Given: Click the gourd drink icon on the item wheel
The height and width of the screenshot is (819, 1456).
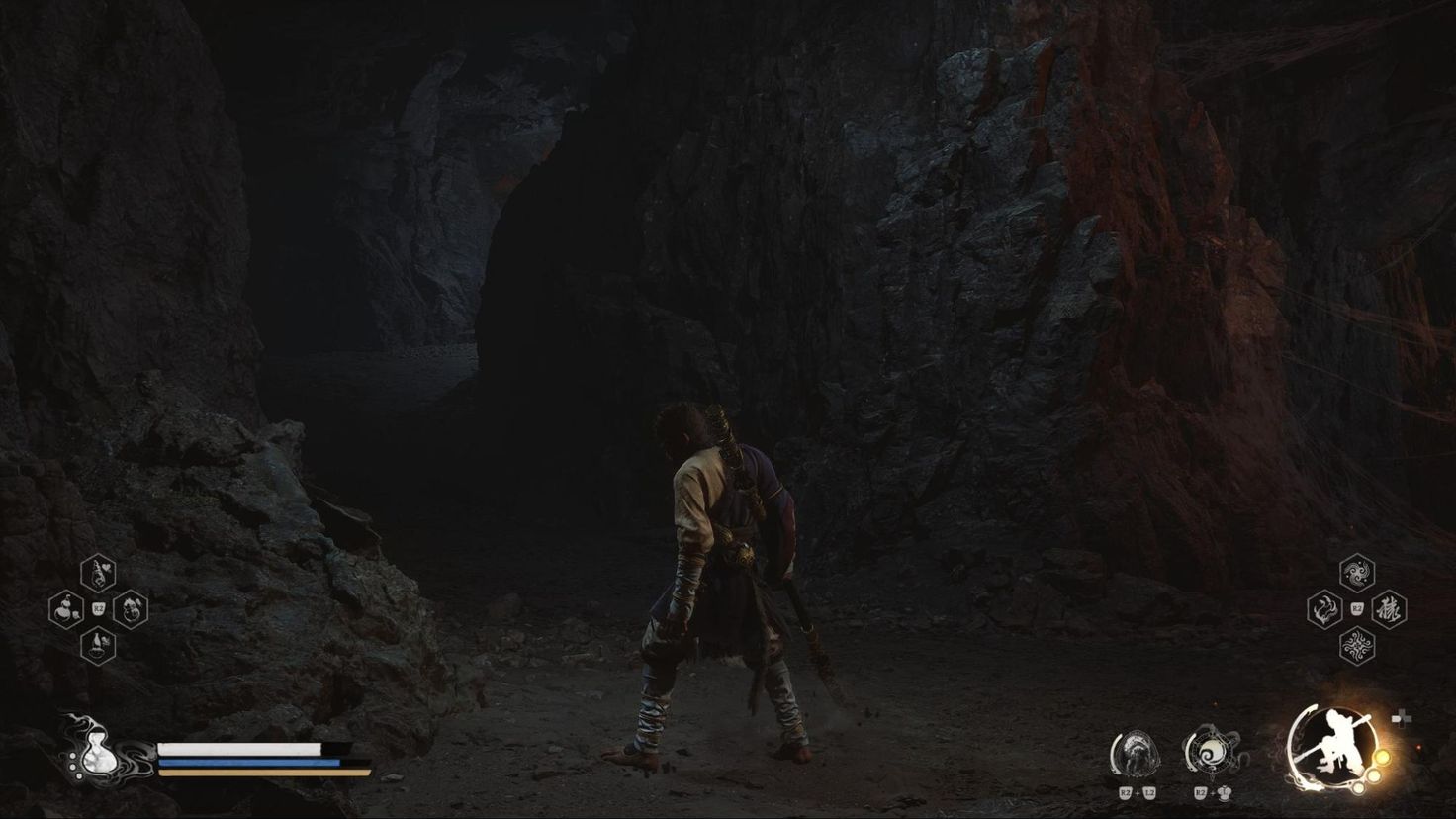Looking at the screenshot, I should point(65,609).
